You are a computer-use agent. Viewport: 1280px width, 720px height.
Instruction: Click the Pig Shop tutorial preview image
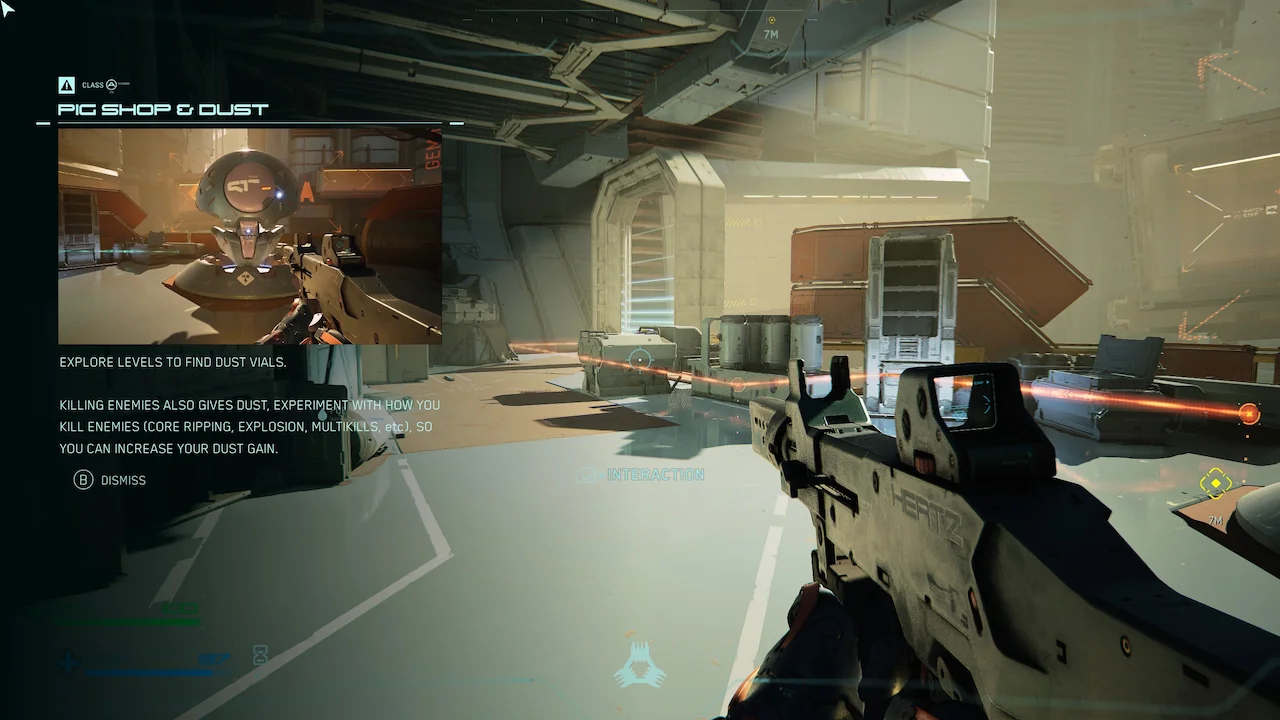point(250,236)
